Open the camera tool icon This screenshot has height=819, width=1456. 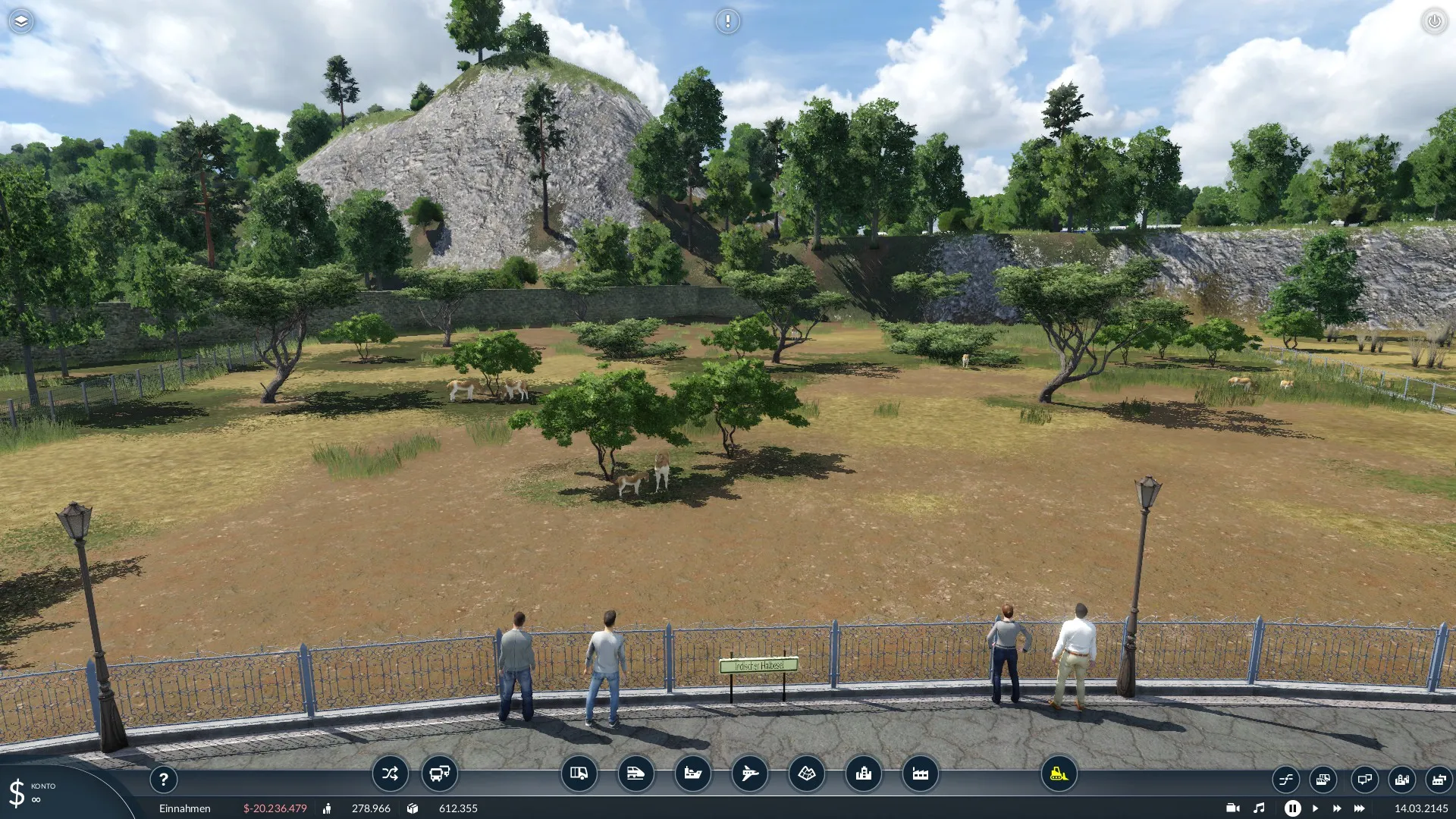click(x=1232, y=808)
